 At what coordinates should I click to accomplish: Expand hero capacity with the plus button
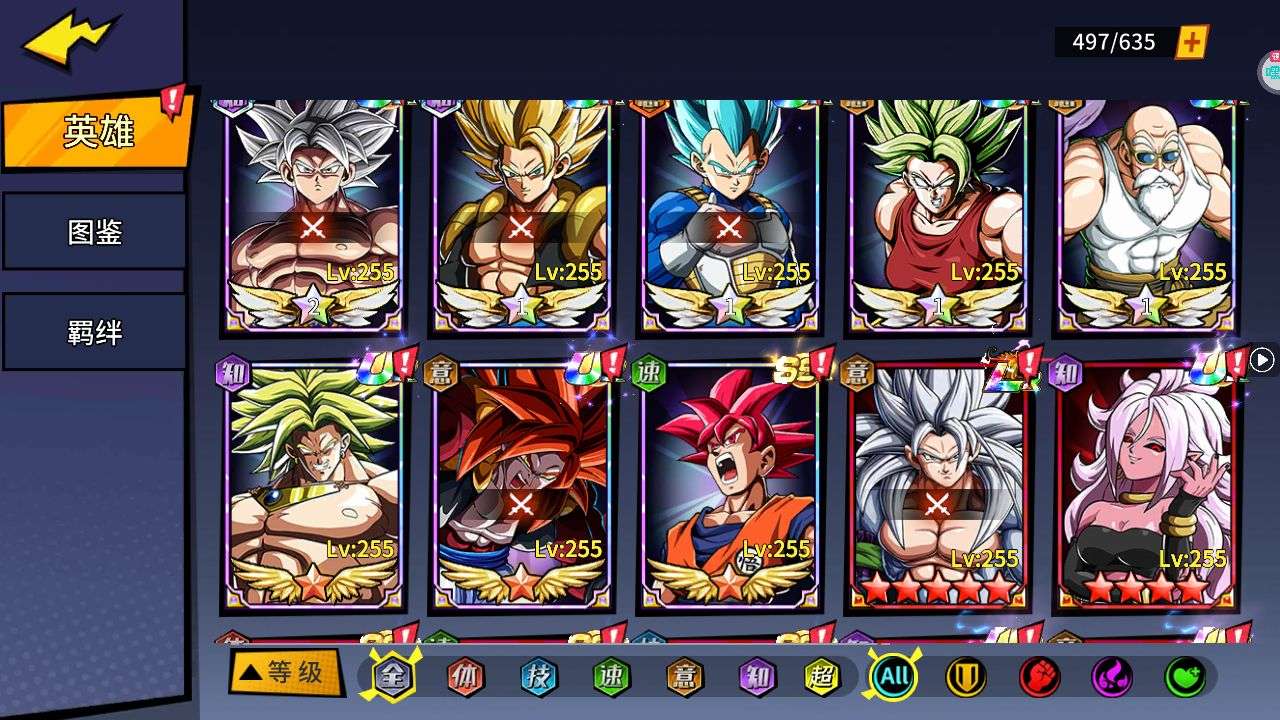click(x=1191, y=42)
